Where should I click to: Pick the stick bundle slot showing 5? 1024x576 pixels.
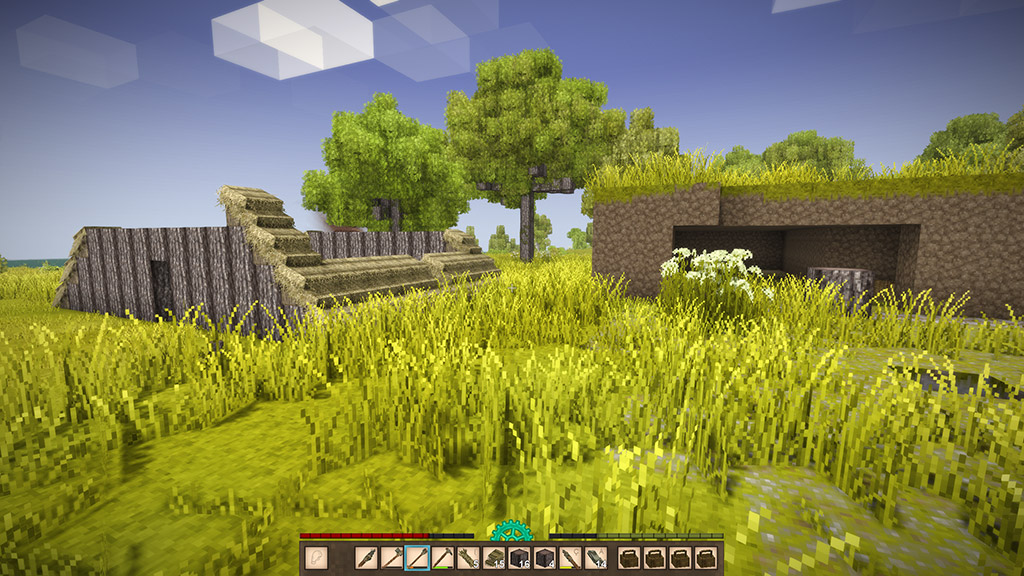click(468, 558)
